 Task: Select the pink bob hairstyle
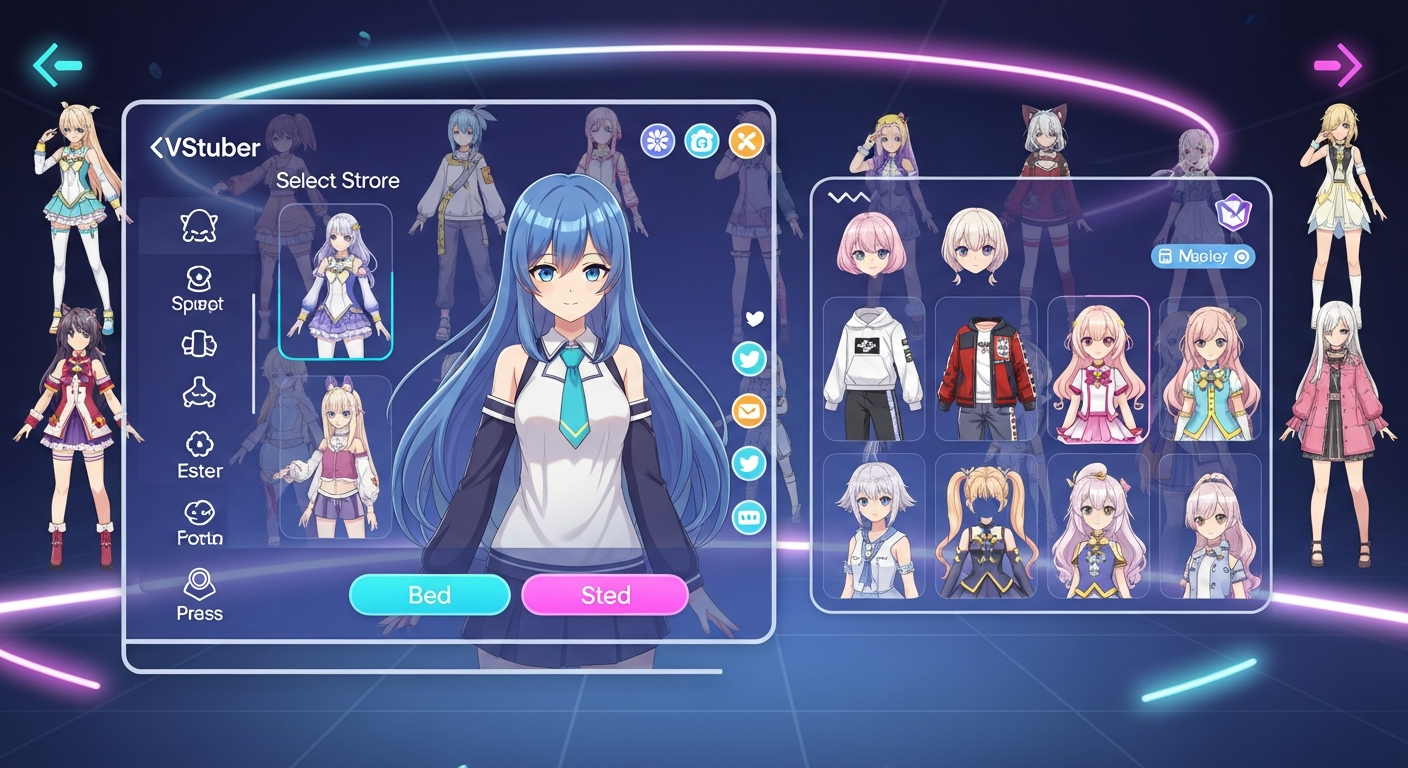pyautogui.click(x=870, y=243)
